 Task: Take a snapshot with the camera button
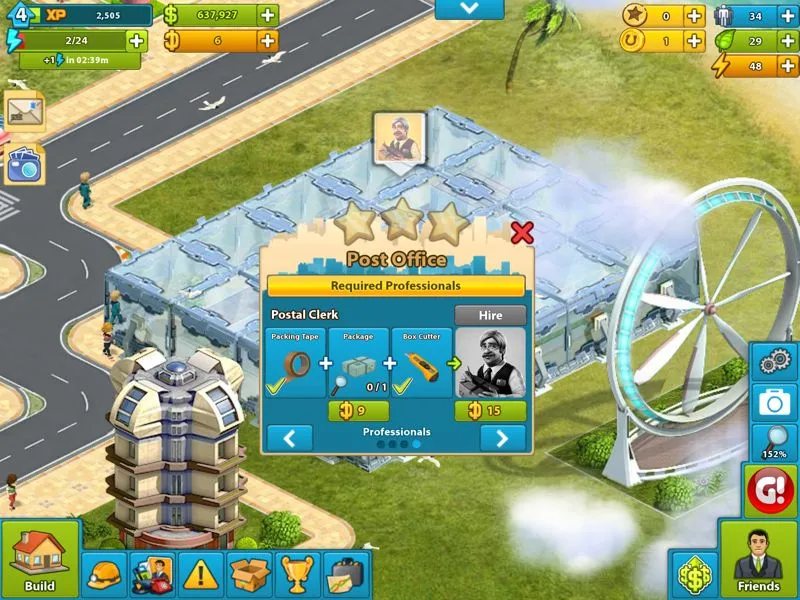775,402
